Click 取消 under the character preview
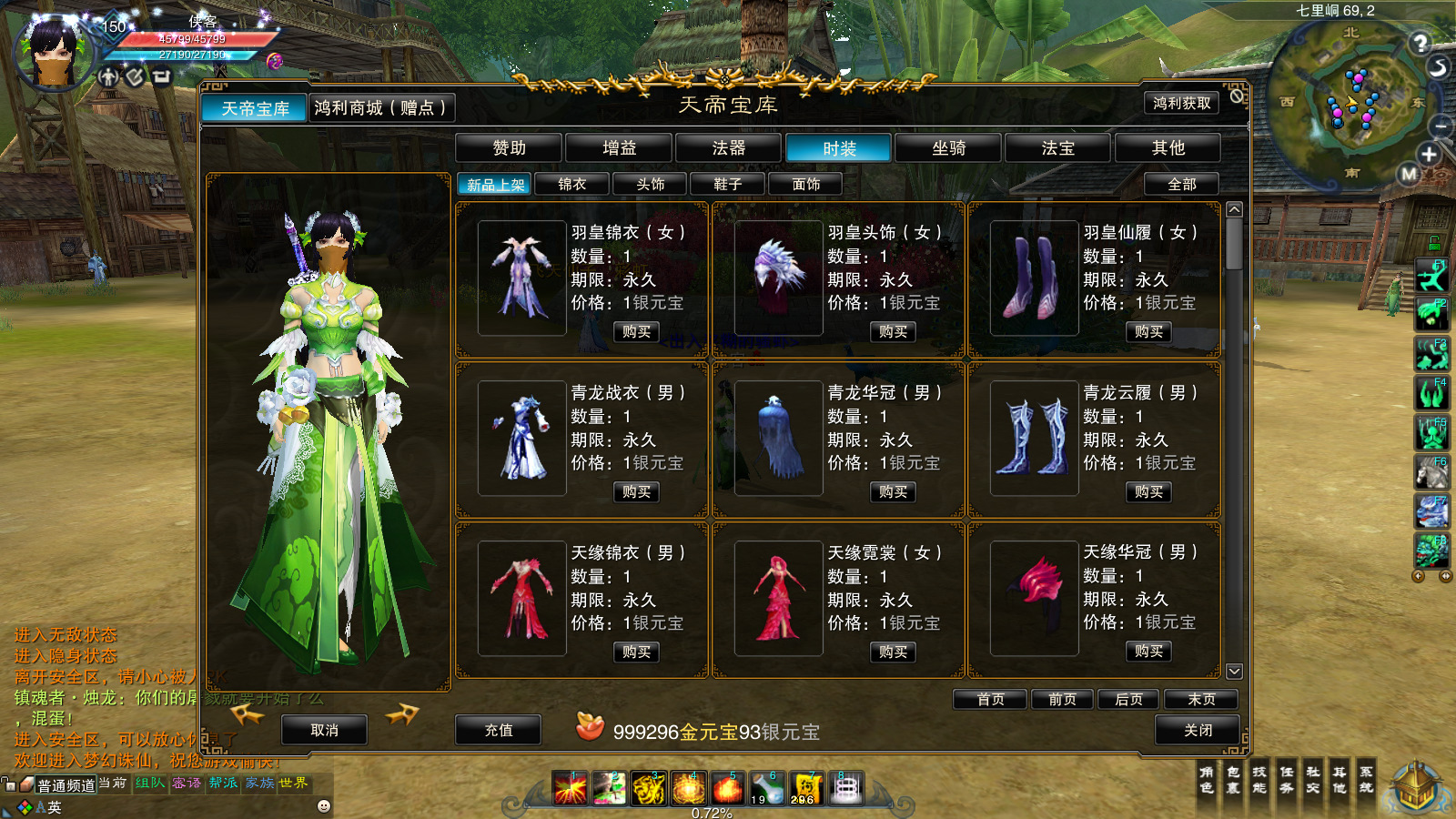1456x819 pixels. click(324, 730)
